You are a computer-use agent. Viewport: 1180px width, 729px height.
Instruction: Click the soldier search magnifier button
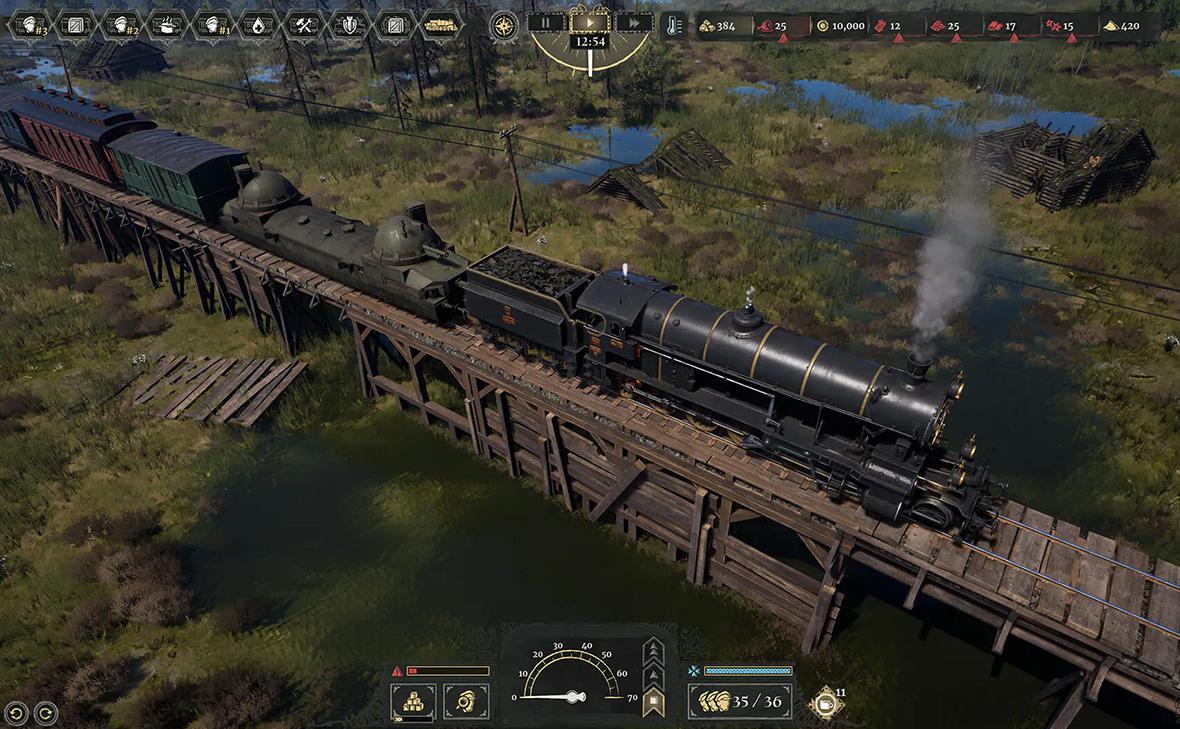click(x=466, y=701)
